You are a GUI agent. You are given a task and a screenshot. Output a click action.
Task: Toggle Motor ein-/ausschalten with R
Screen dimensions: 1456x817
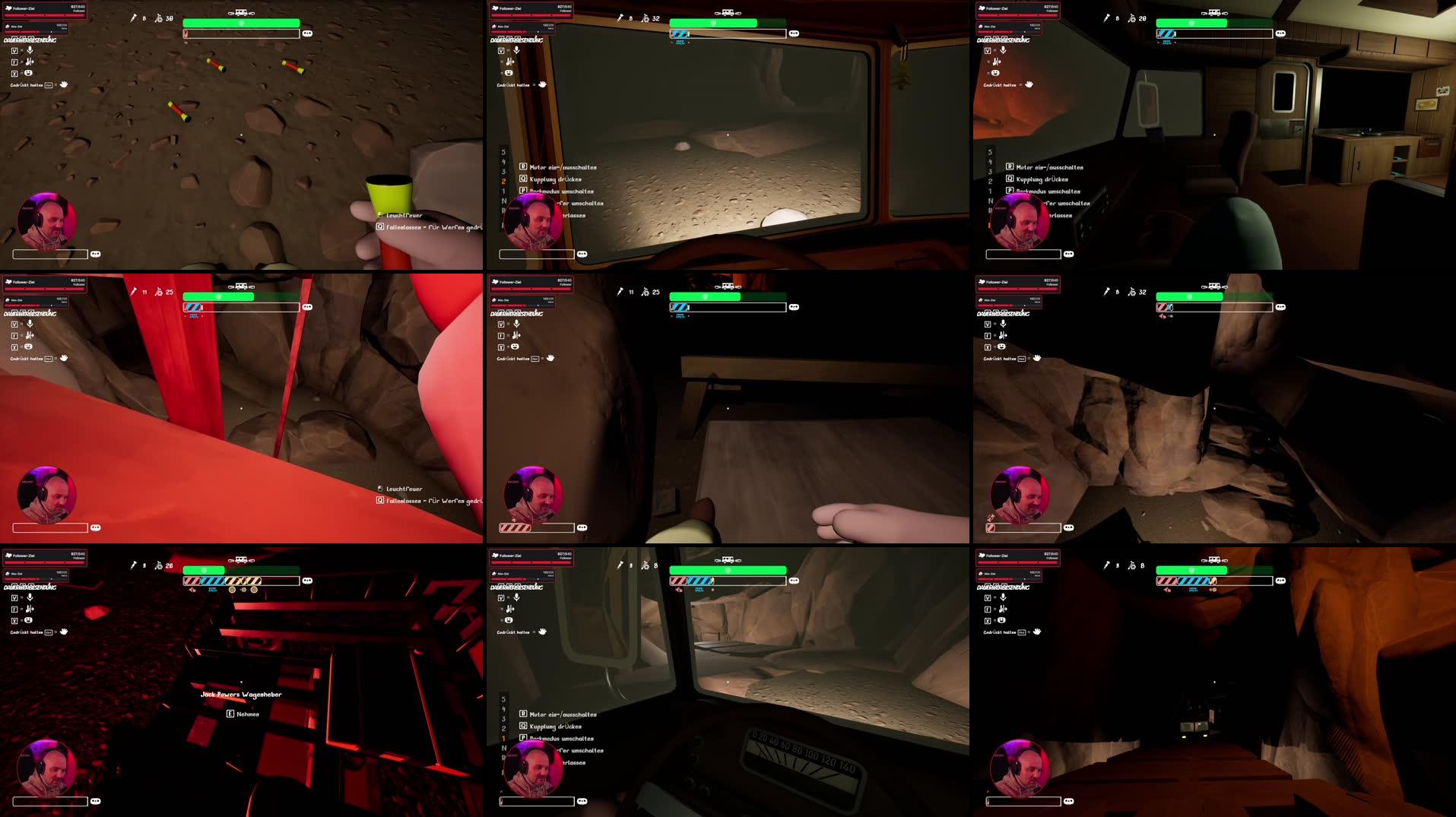click(x=559, y=167)
